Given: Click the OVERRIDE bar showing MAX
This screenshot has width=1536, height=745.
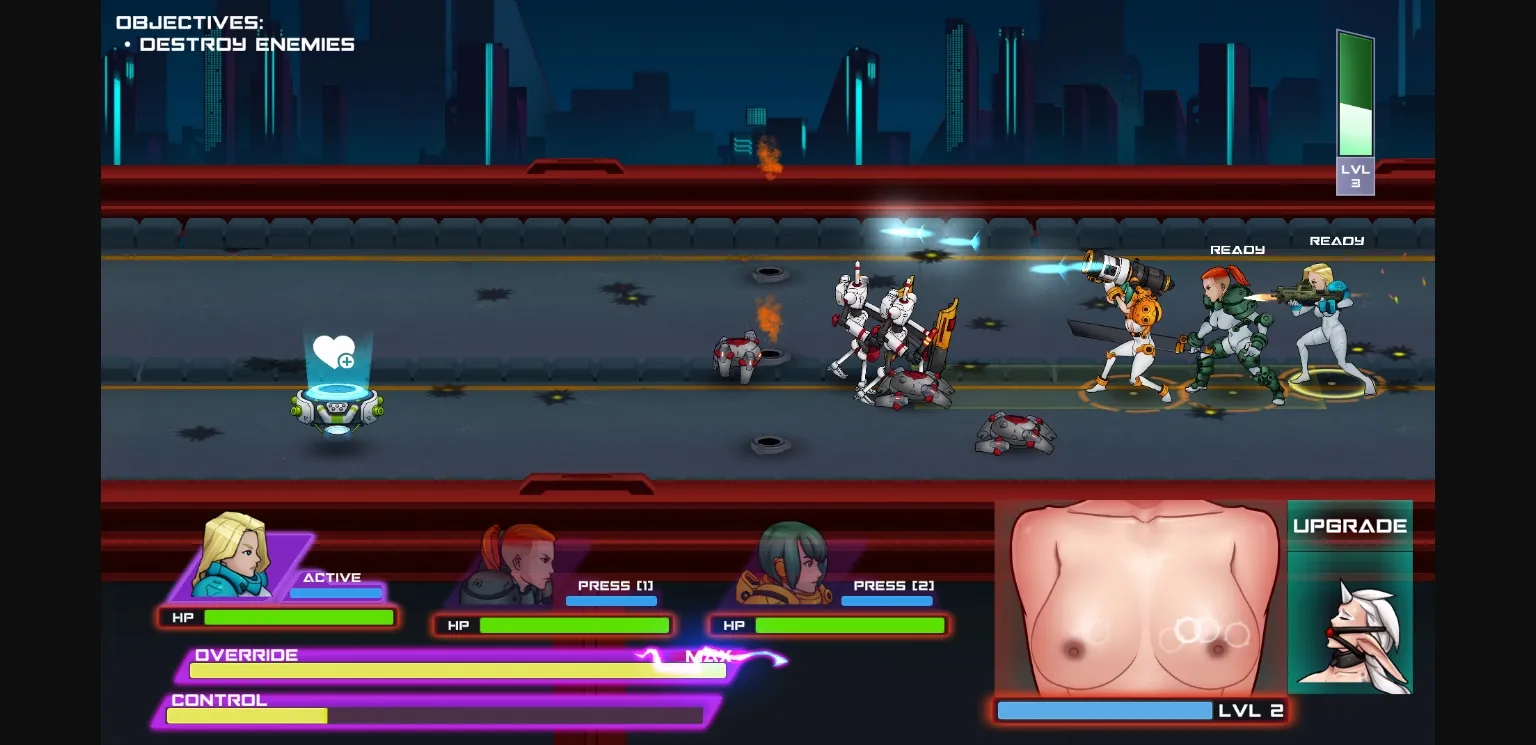Looking at the screenshot, I should pyautogui.click(x=457, y=670).
